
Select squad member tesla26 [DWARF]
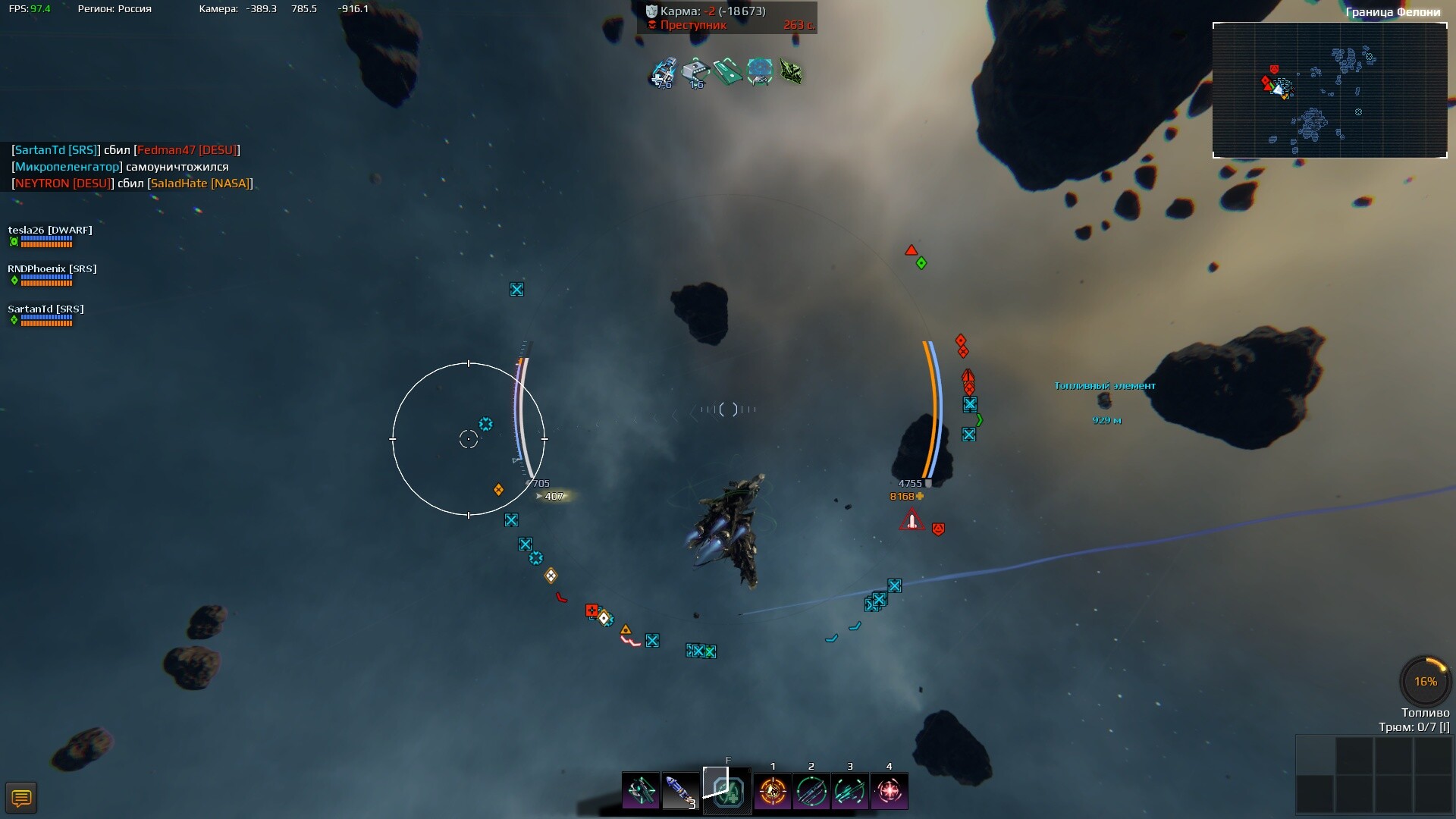[50, 231]
